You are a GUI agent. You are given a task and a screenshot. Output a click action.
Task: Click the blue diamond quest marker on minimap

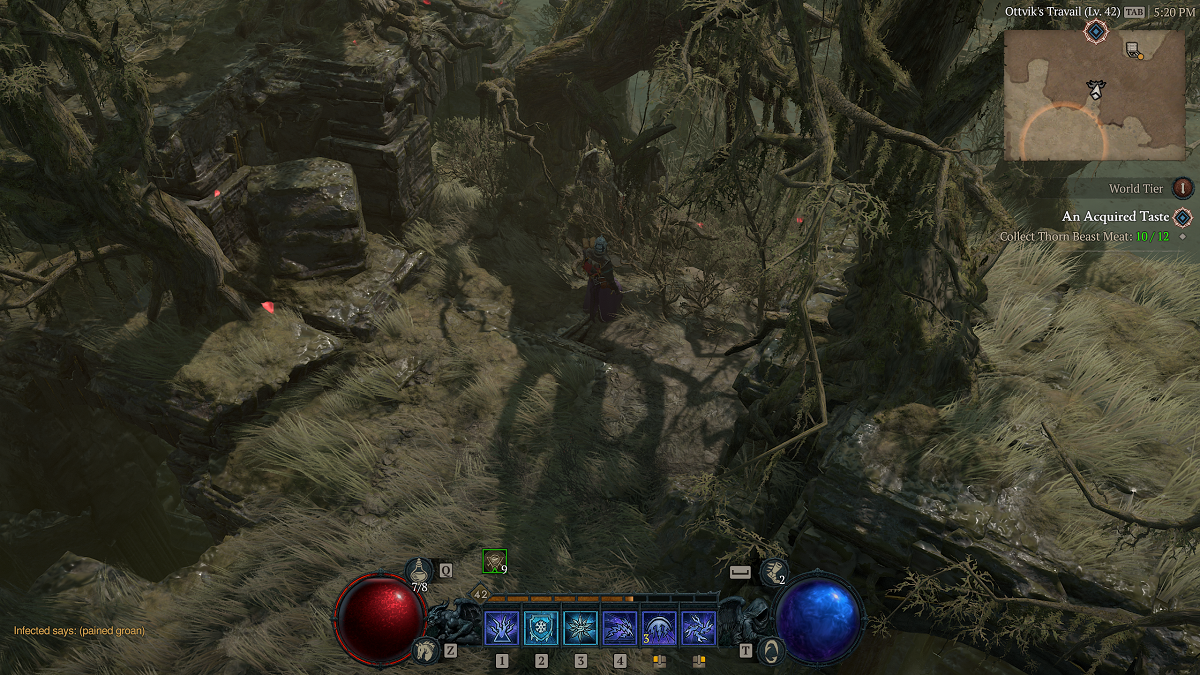[1095, 32]
